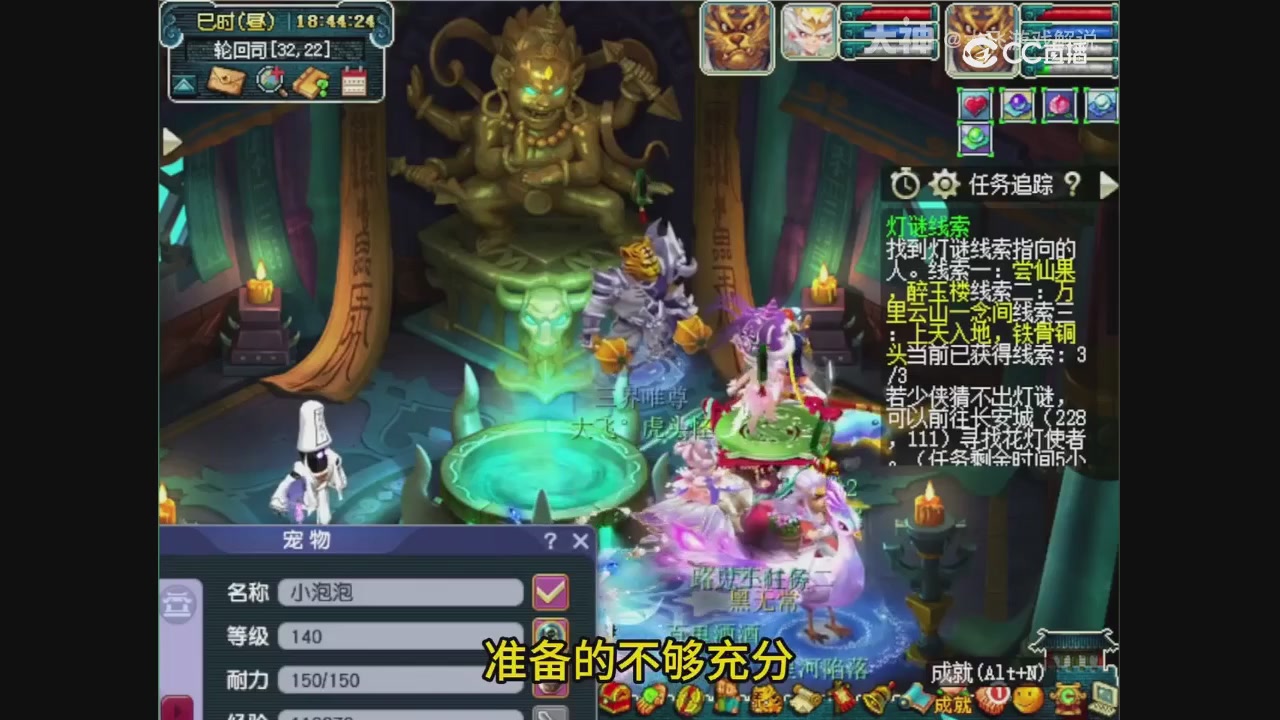Open the quest guide book icon
This screenshot has width=1280, height=720.
pyautogui.click(x=311, y=81)
